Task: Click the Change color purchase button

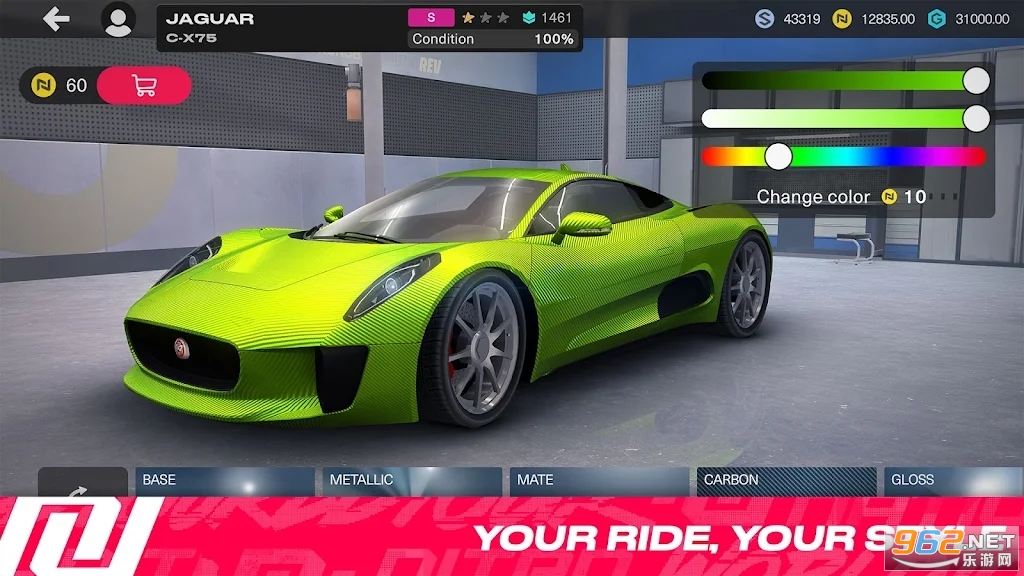Action: click(x=841, y=197)
